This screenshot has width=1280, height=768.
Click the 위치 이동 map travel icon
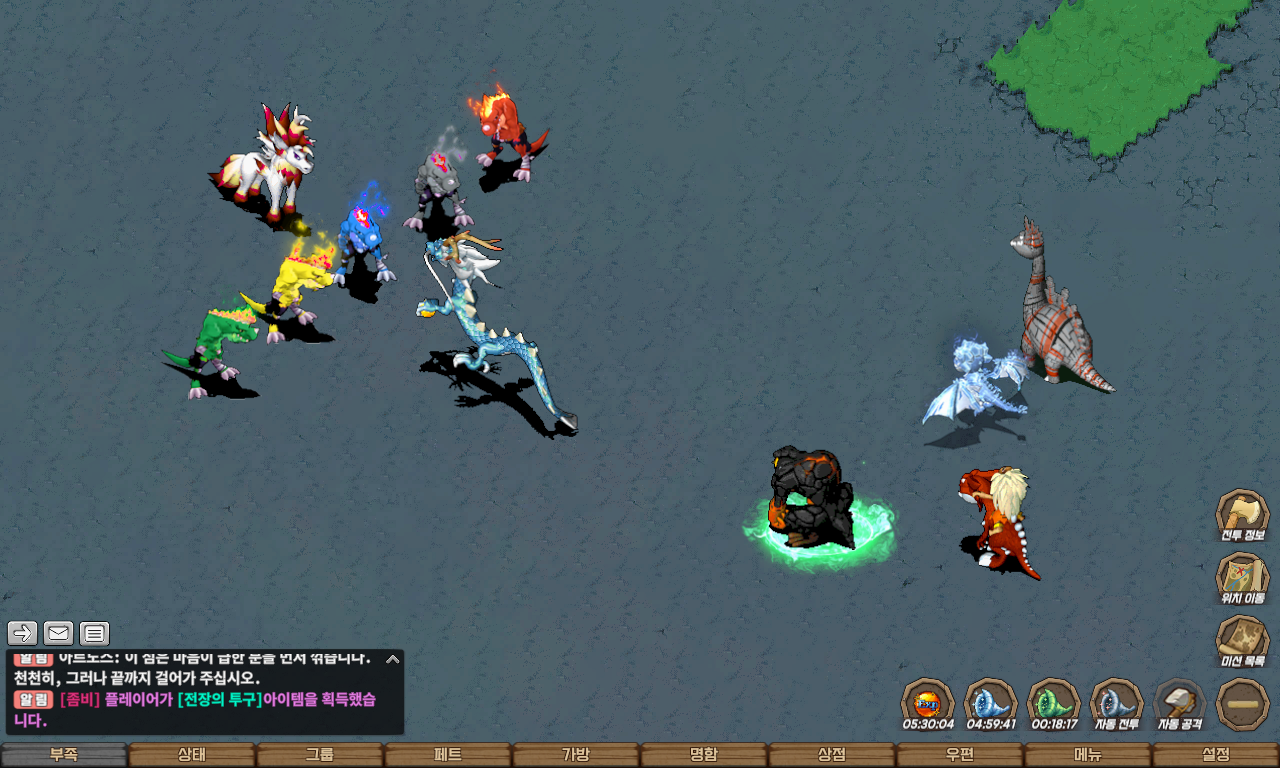[x=1242, y=578]
